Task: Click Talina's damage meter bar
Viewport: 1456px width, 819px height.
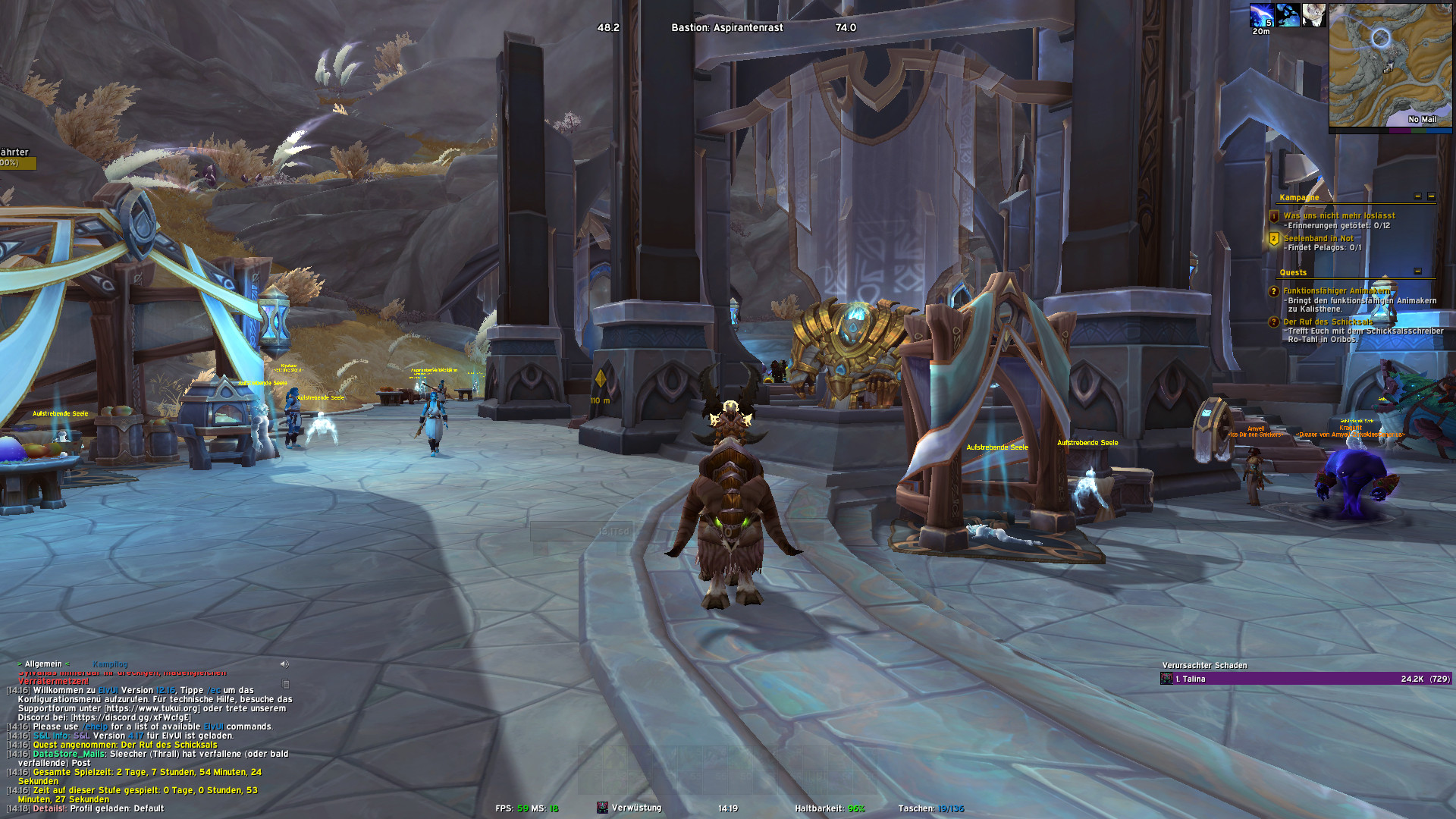Action: coord(1305,679)
